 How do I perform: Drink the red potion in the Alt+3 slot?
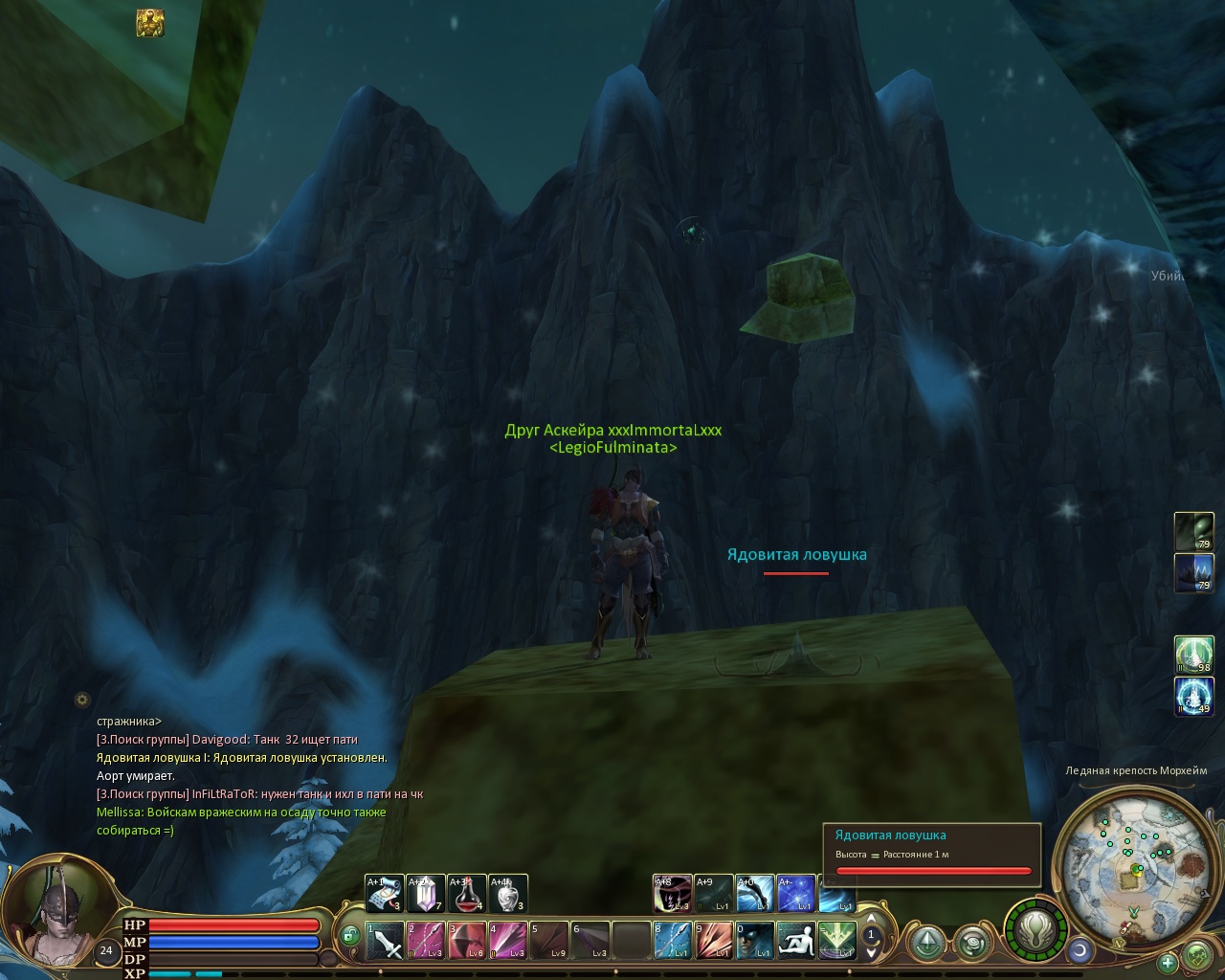[467, 894]
